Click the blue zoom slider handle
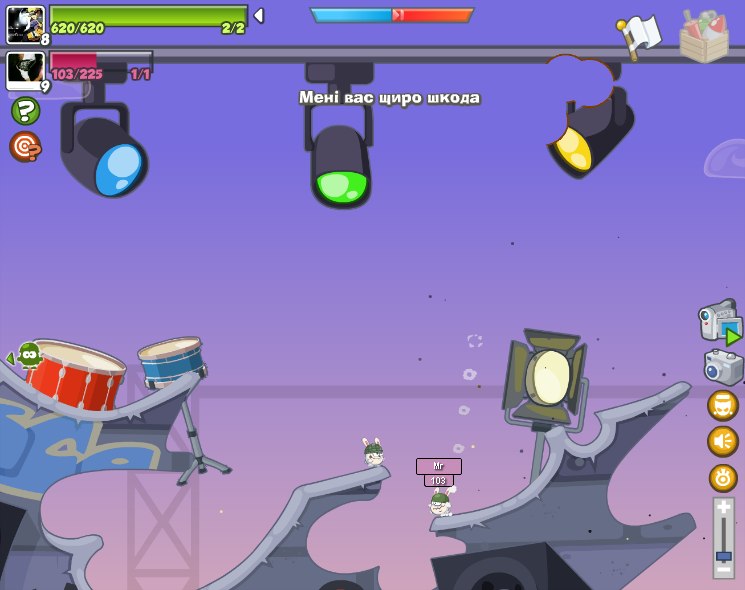 724,555
